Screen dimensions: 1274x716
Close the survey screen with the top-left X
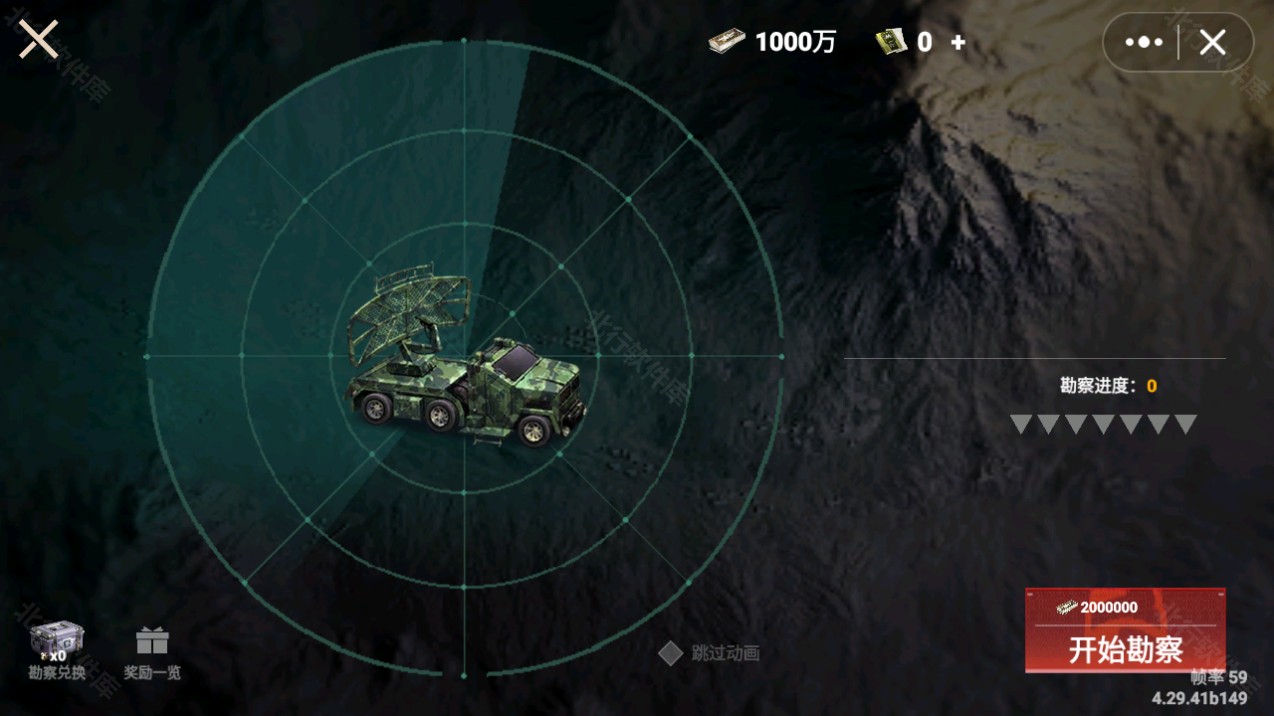[x=38, y=40]
